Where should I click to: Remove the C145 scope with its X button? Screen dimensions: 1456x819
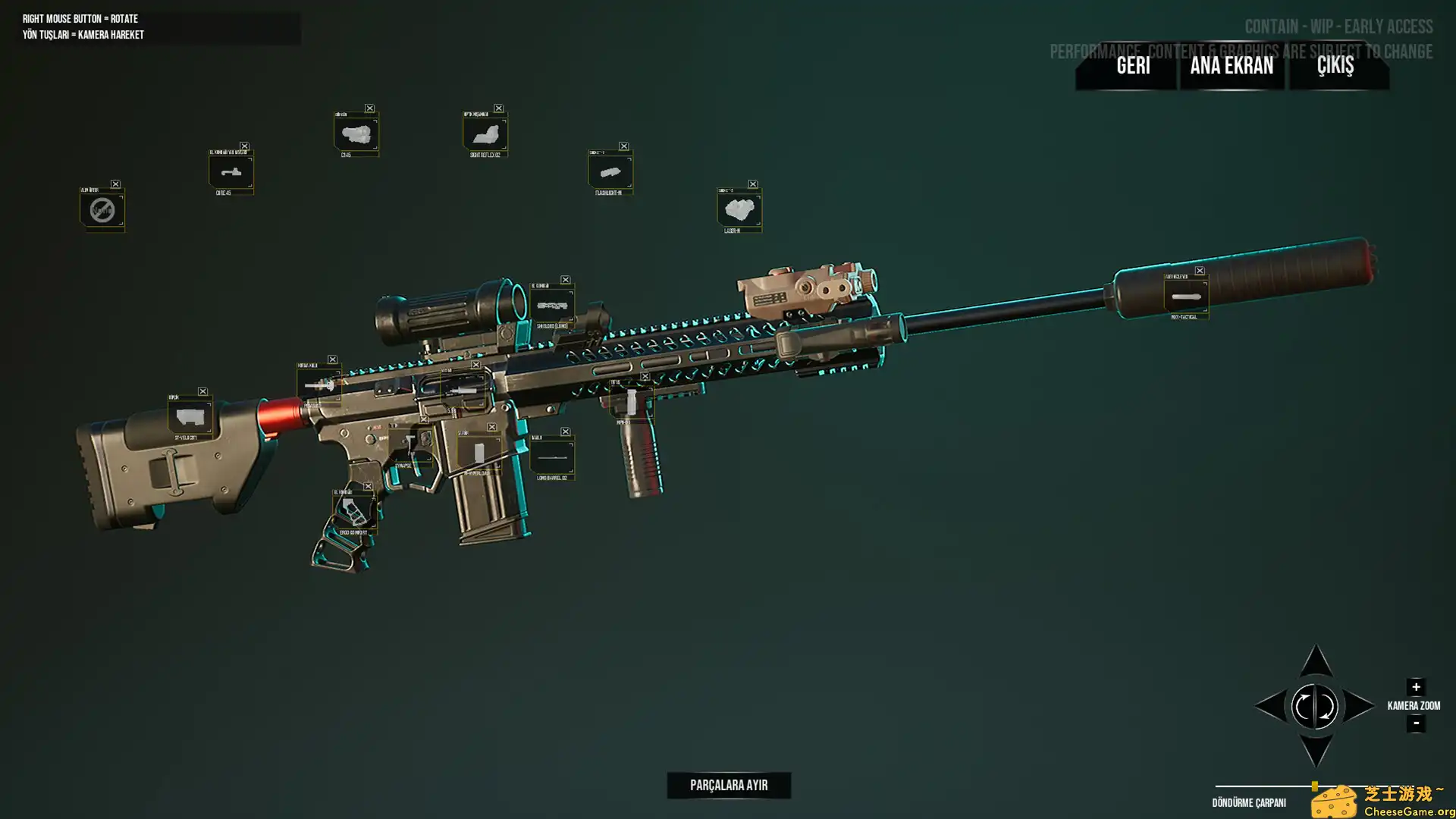tap(371, 108)
